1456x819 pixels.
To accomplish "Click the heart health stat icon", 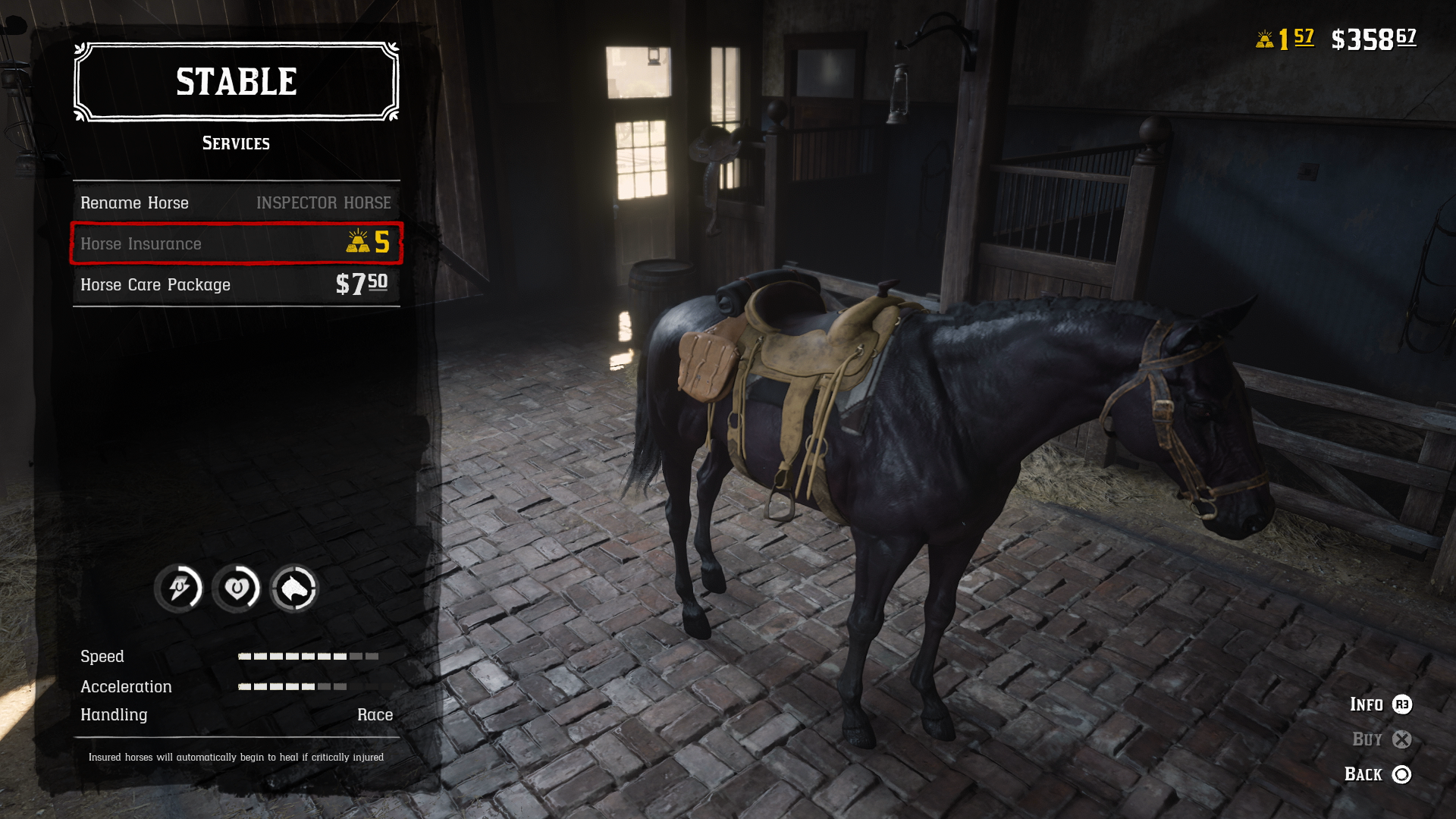I will click(237, 588).
